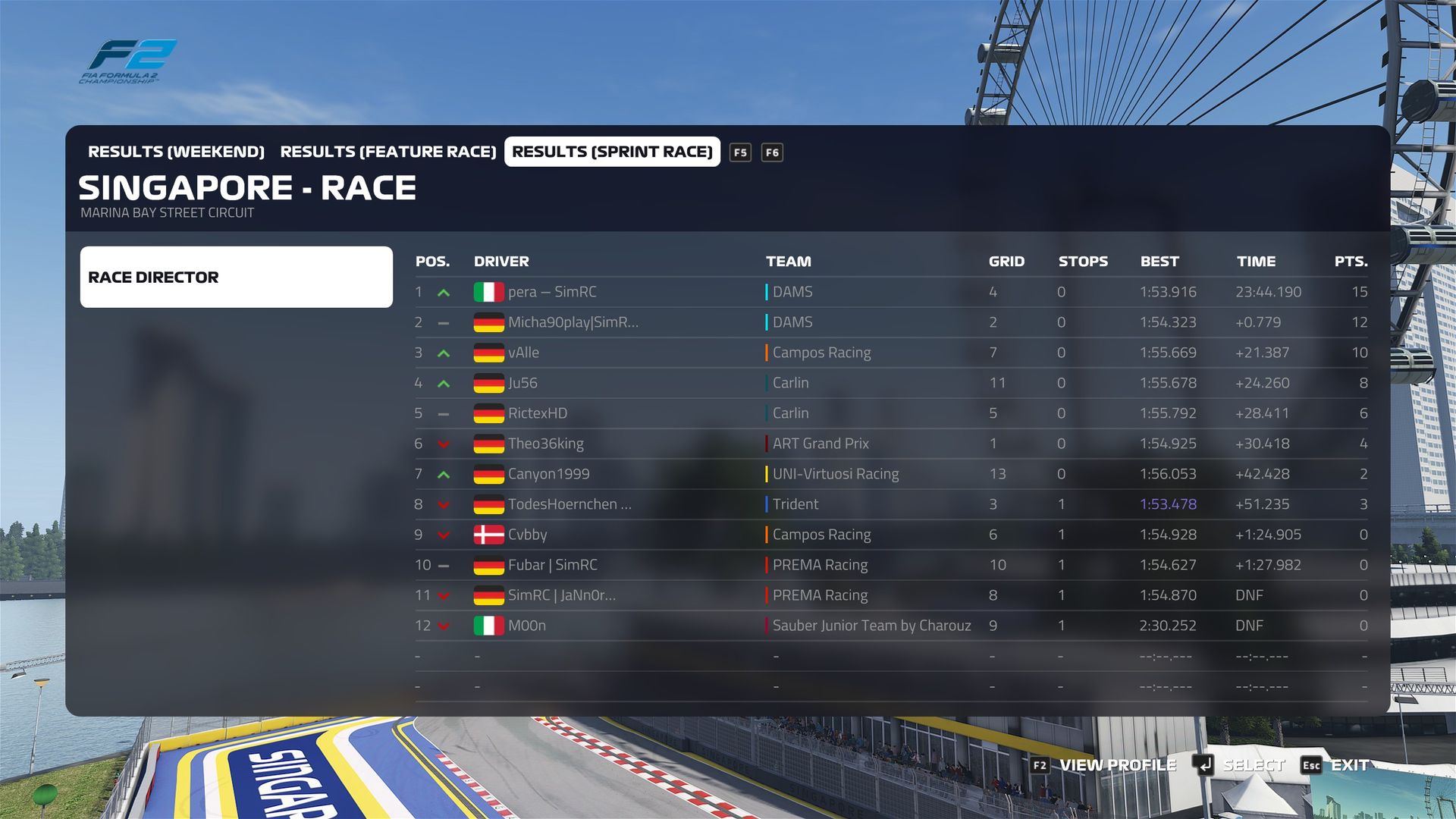Viewport: 1456px width, 819px height.
Task: Open the Results (Feature Race) tab
Action: coord(388,152)
